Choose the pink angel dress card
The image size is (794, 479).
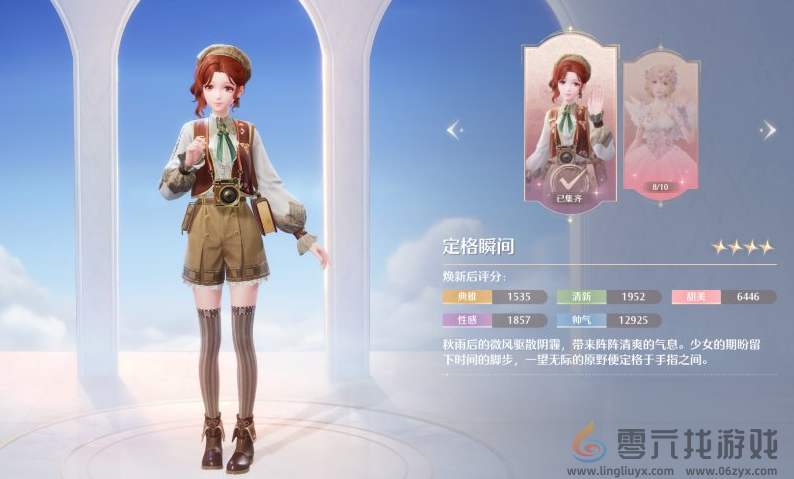tap(659, 122)
